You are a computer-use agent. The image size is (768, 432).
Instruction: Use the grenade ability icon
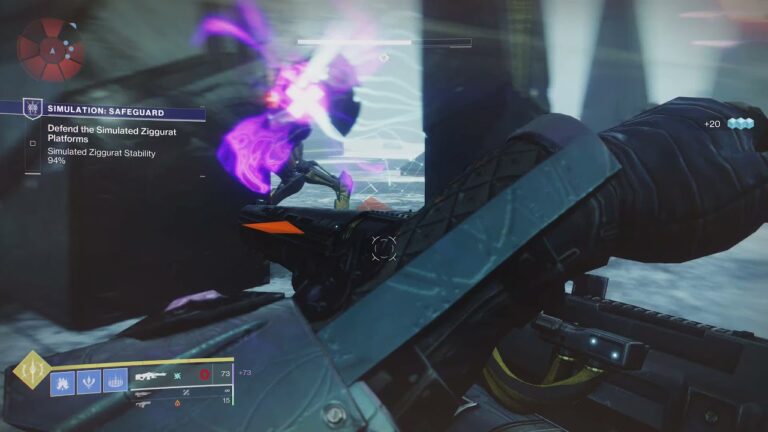pos(62,381)
